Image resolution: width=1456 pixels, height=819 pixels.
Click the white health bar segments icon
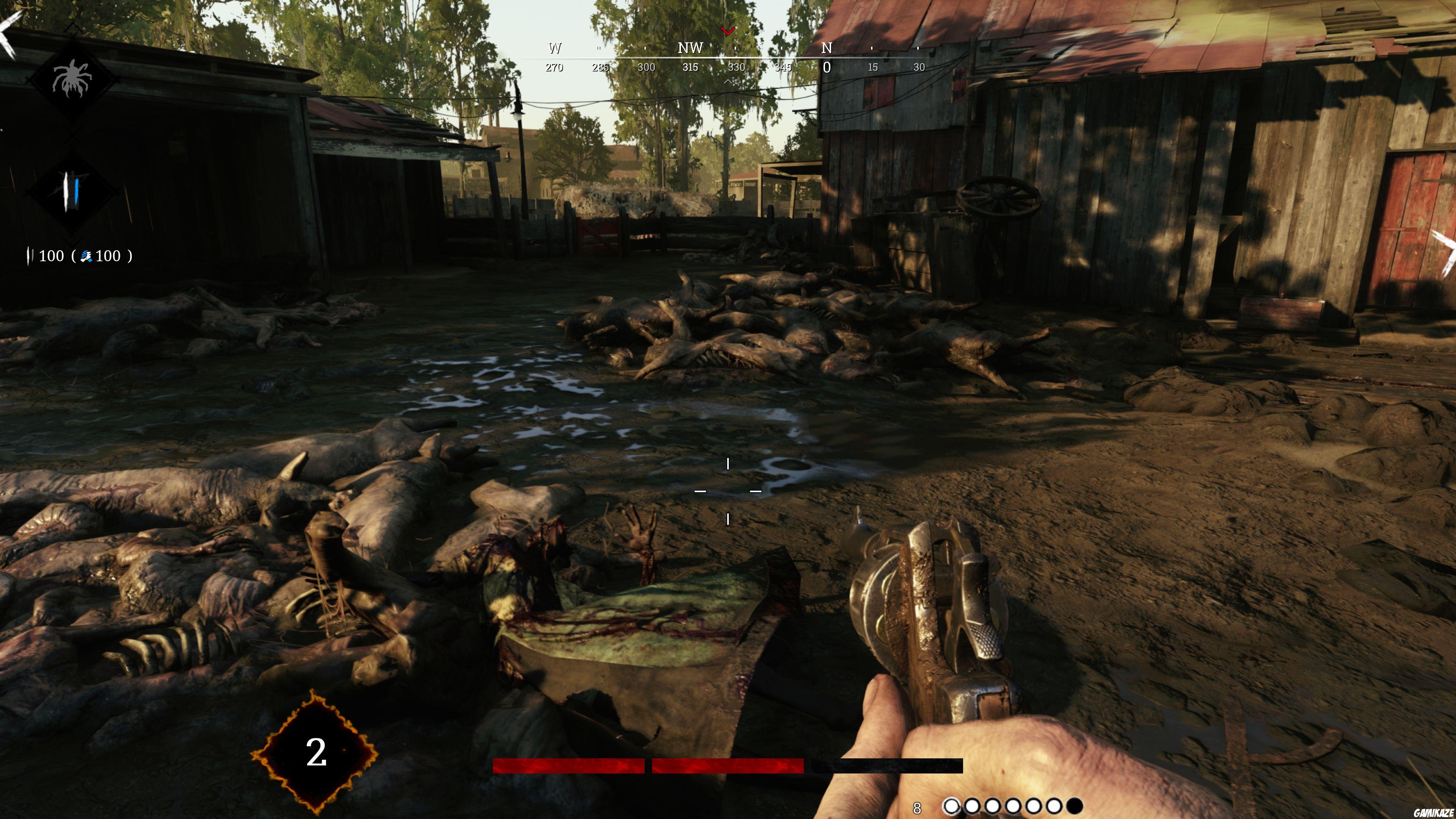point(30,256)
